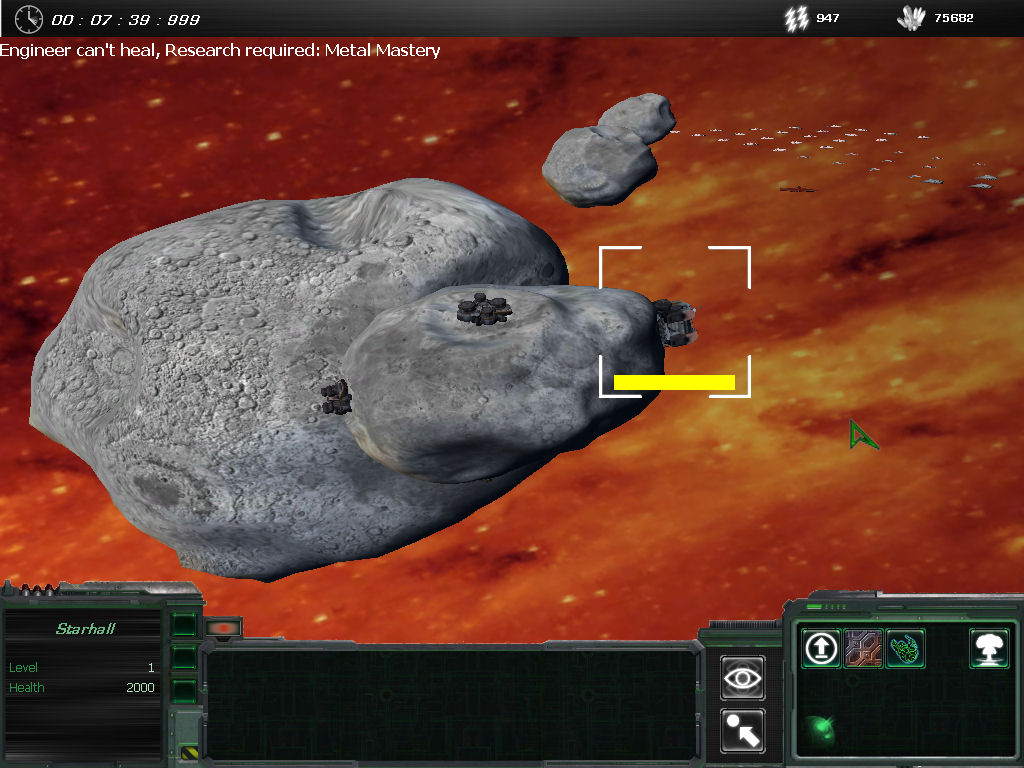1024x768 pixels.
Task: Click the upgrade arrow command icon
Action: tap(821, 649)
